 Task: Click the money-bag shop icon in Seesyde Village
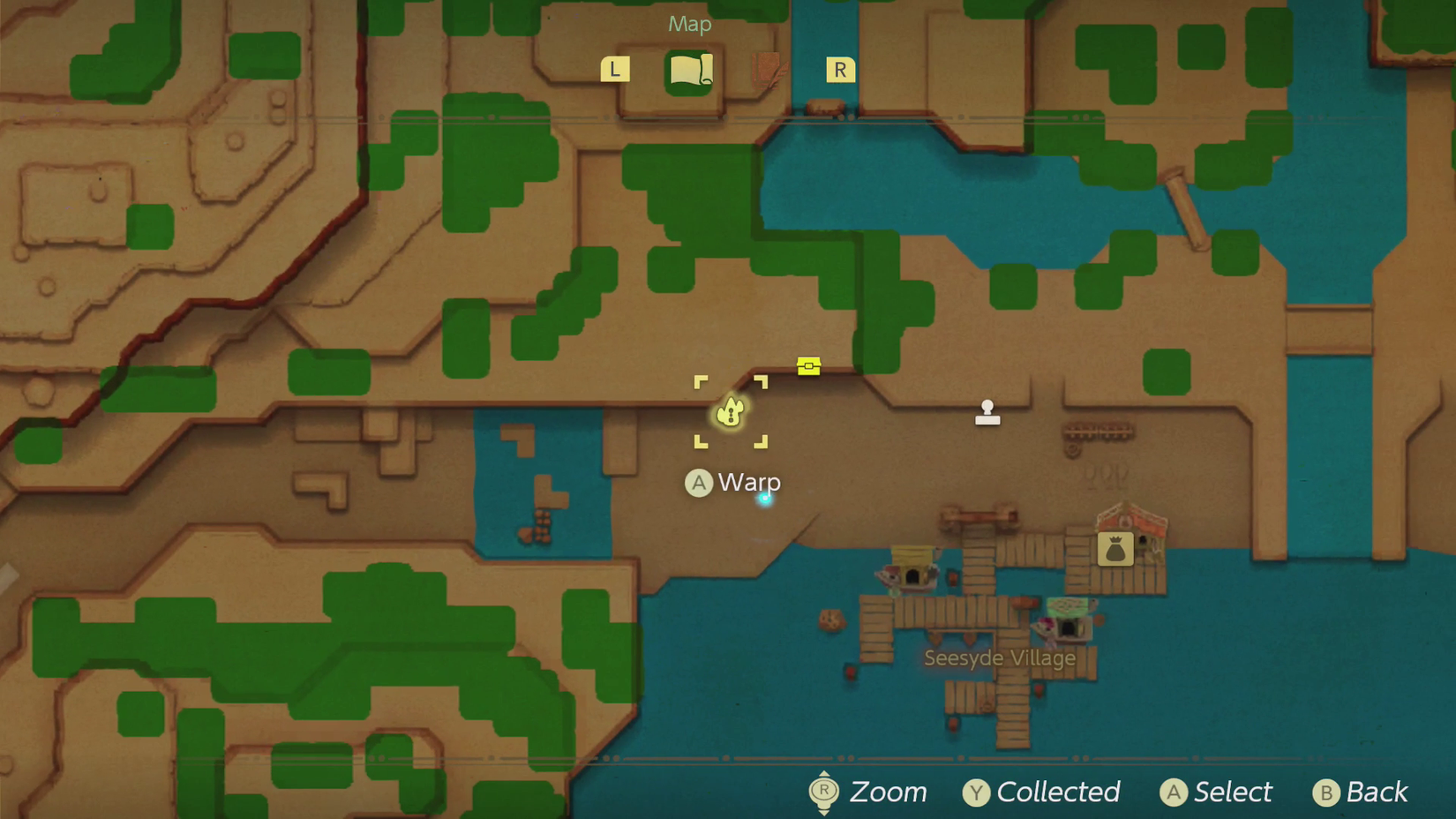point(1115,548)
